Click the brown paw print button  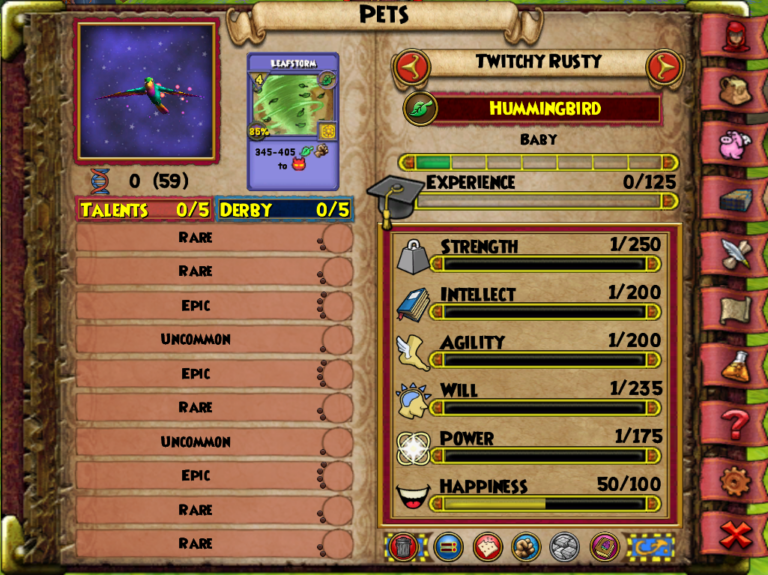pos(526,546)
